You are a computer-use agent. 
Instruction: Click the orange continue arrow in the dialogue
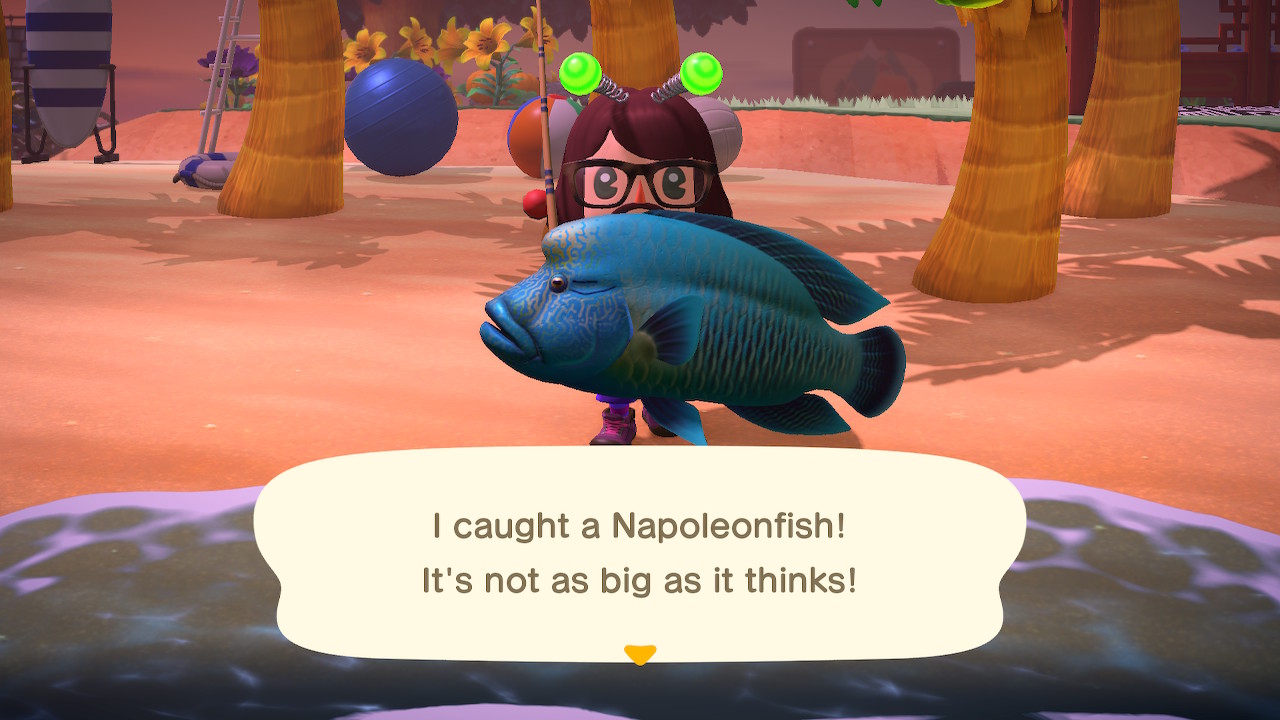639,655
